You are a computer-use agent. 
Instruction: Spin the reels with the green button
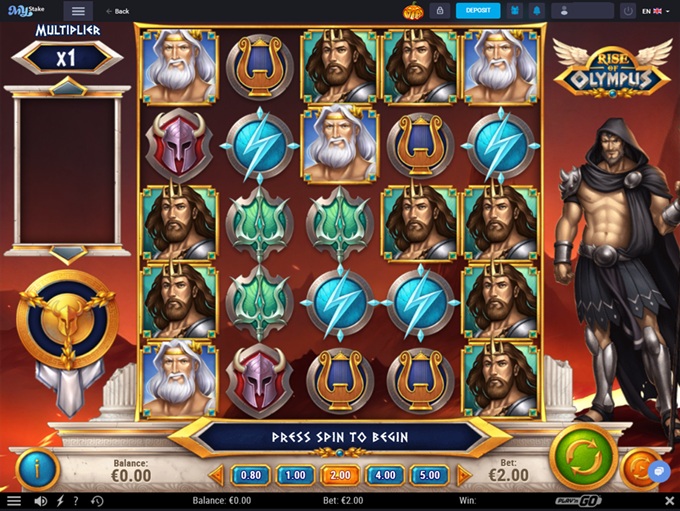[x=582, y=458]
